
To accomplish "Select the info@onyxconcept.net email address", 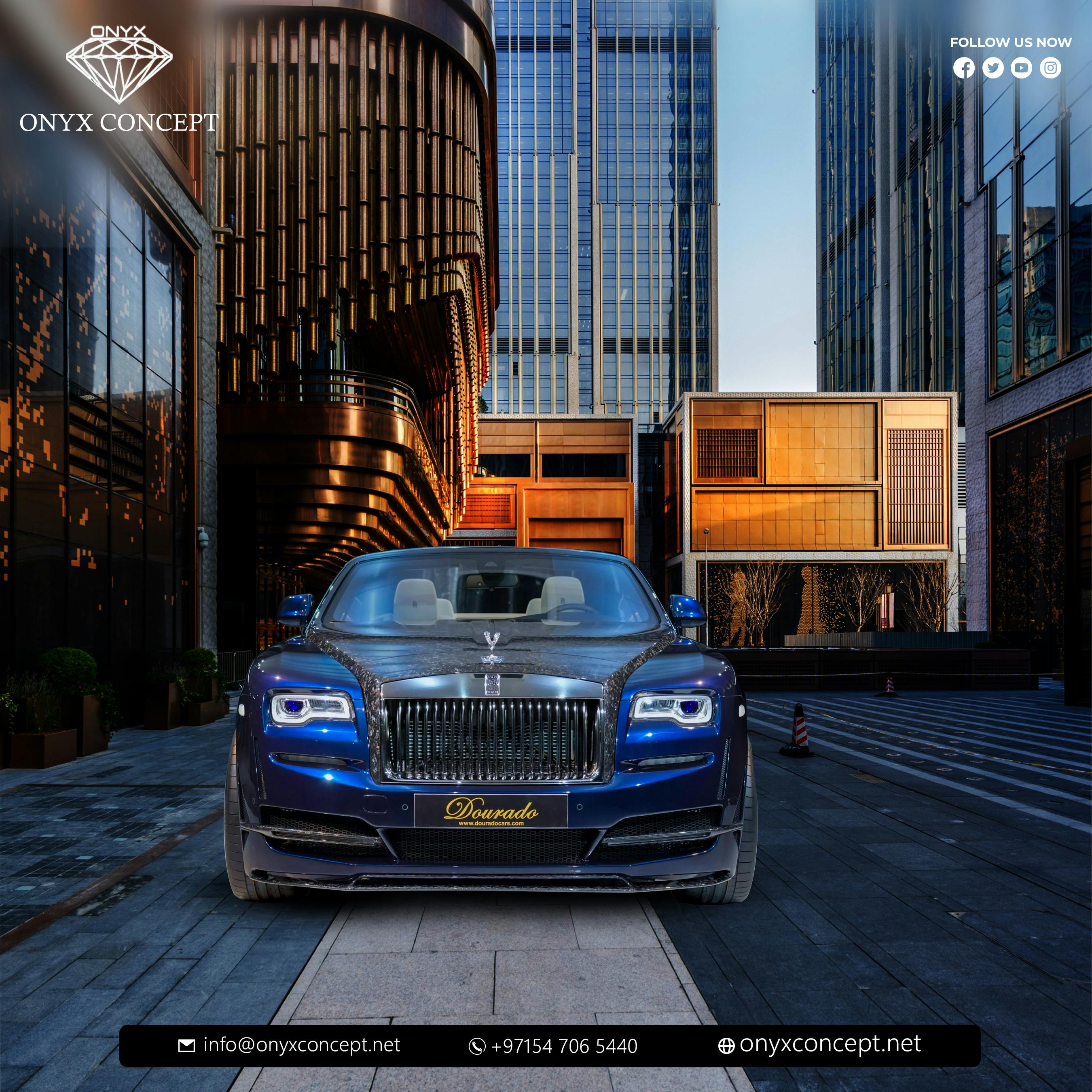I will (301, 1045).
